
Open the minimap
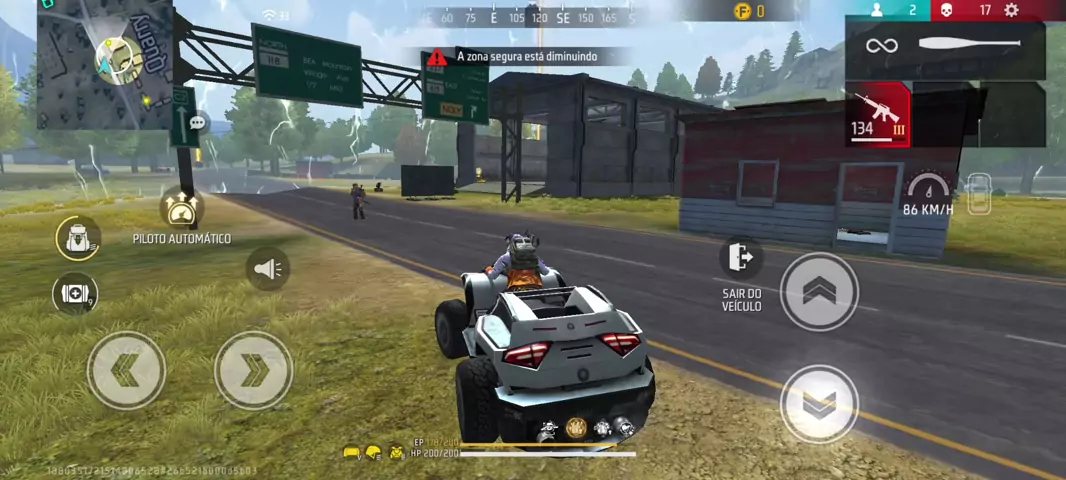click(105, 64)
